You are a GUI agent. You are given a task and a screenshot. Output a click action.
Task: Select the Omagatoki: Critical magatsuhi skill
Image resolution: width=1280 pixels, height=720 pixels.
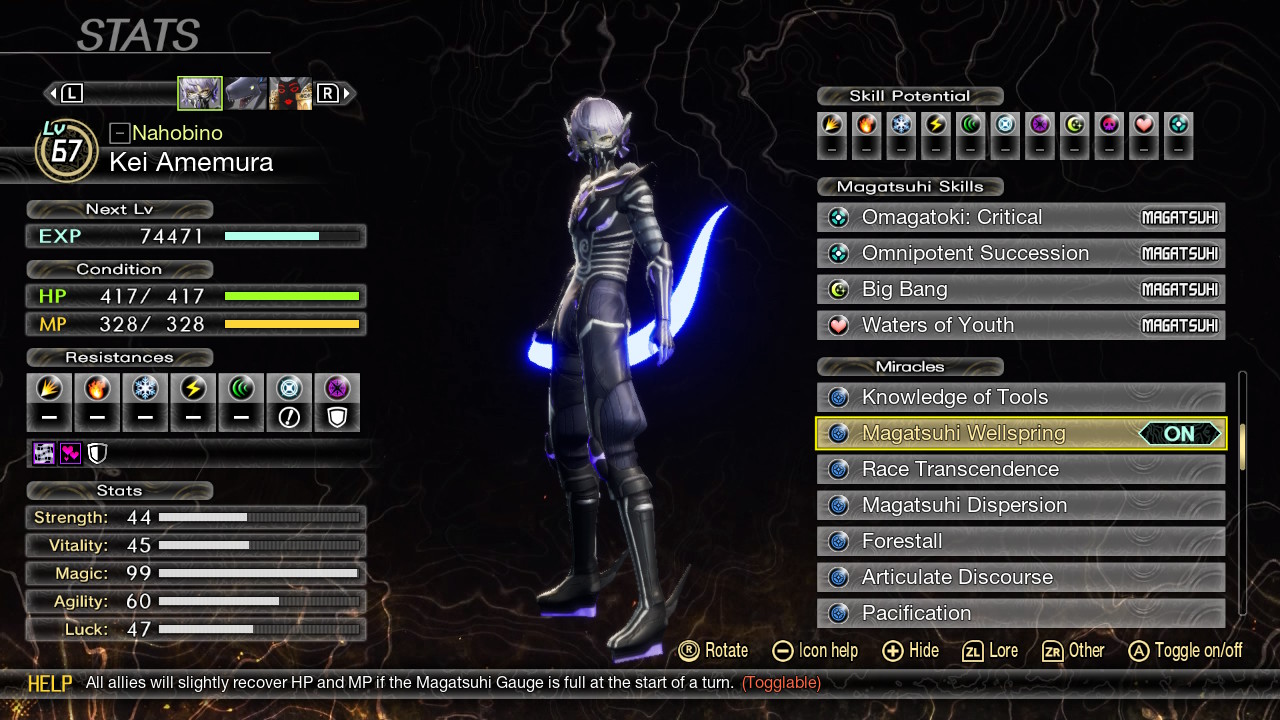click(1020, 217)
